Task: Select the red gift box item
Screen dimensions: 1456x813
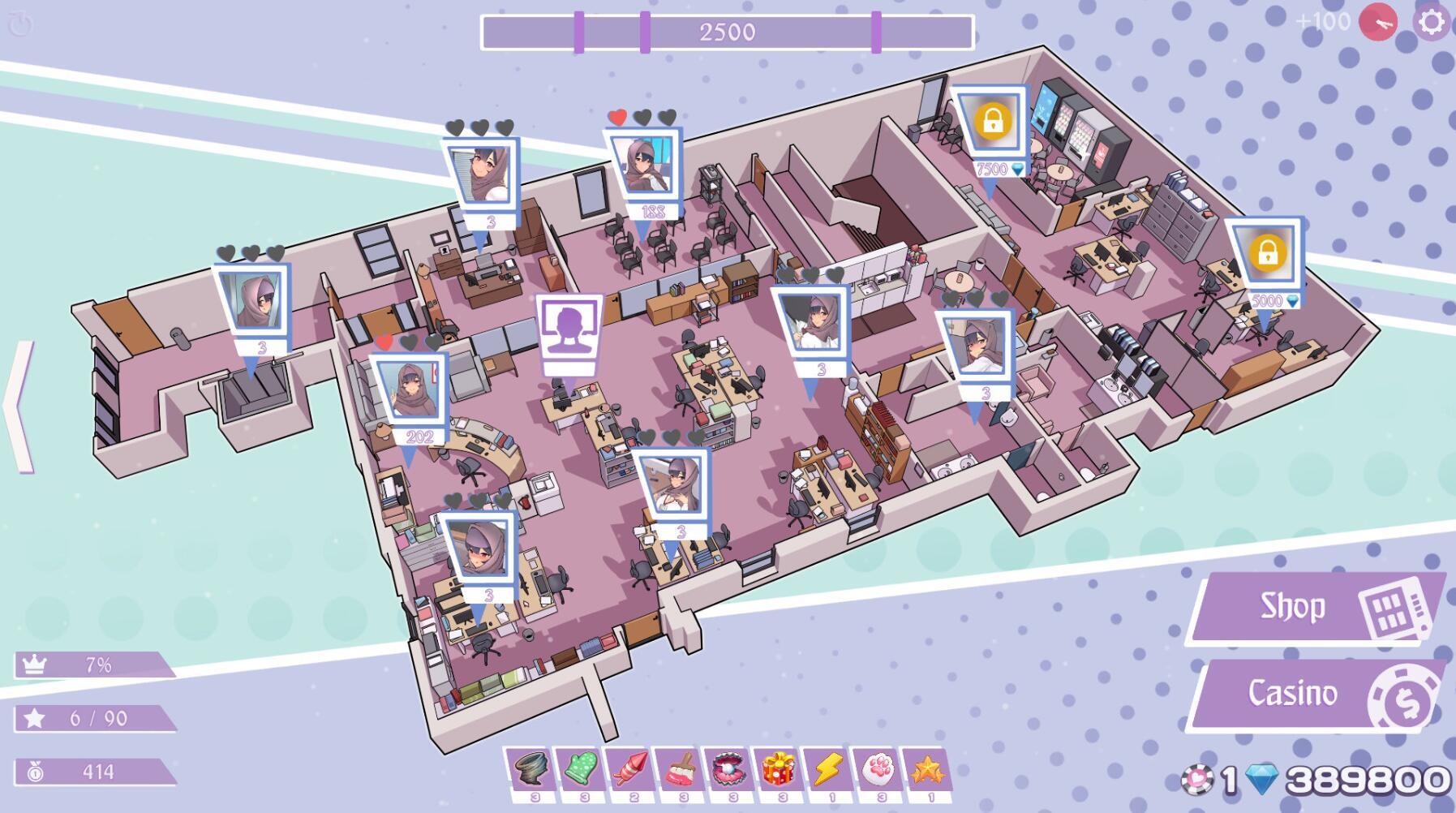Action: (777, 768)
